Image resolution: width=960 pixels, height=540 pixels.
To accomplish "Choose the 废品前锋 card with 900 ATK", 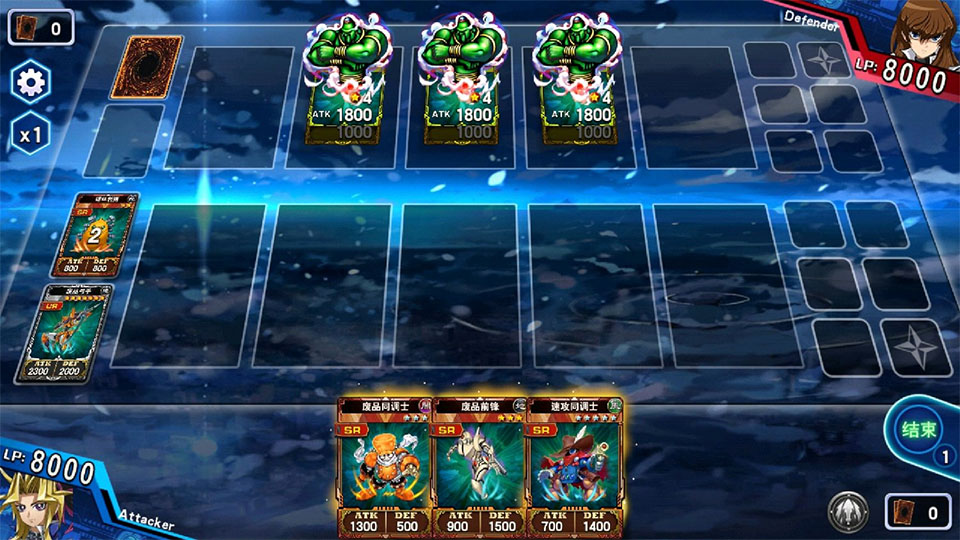I will 479,465.
